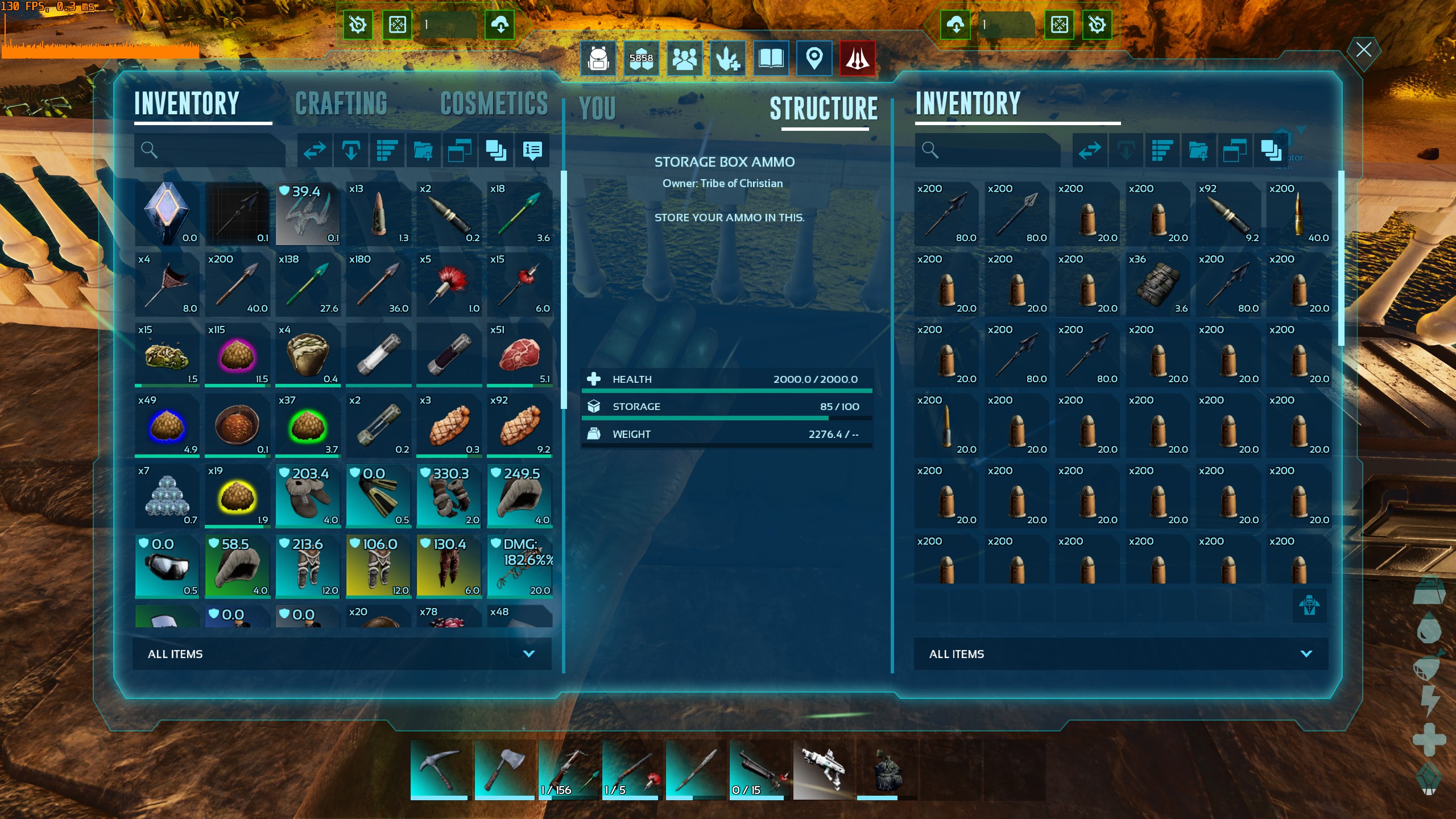Show the You stats panel
This screenshot has height=819, width=1456.
tap(597, 109)
